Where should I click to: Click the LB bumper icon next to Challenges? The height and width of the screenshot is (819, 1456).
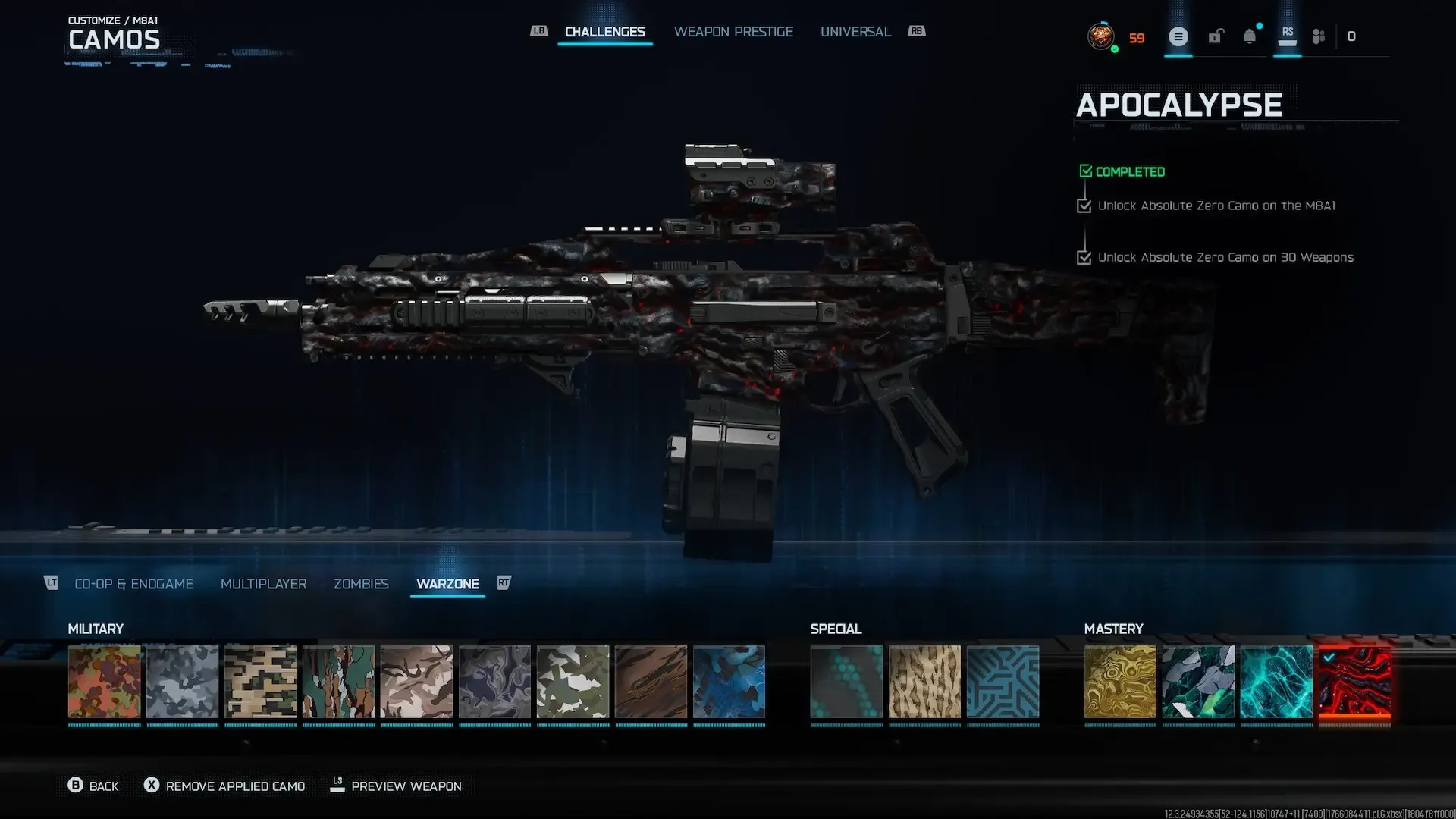click(538, 31)
